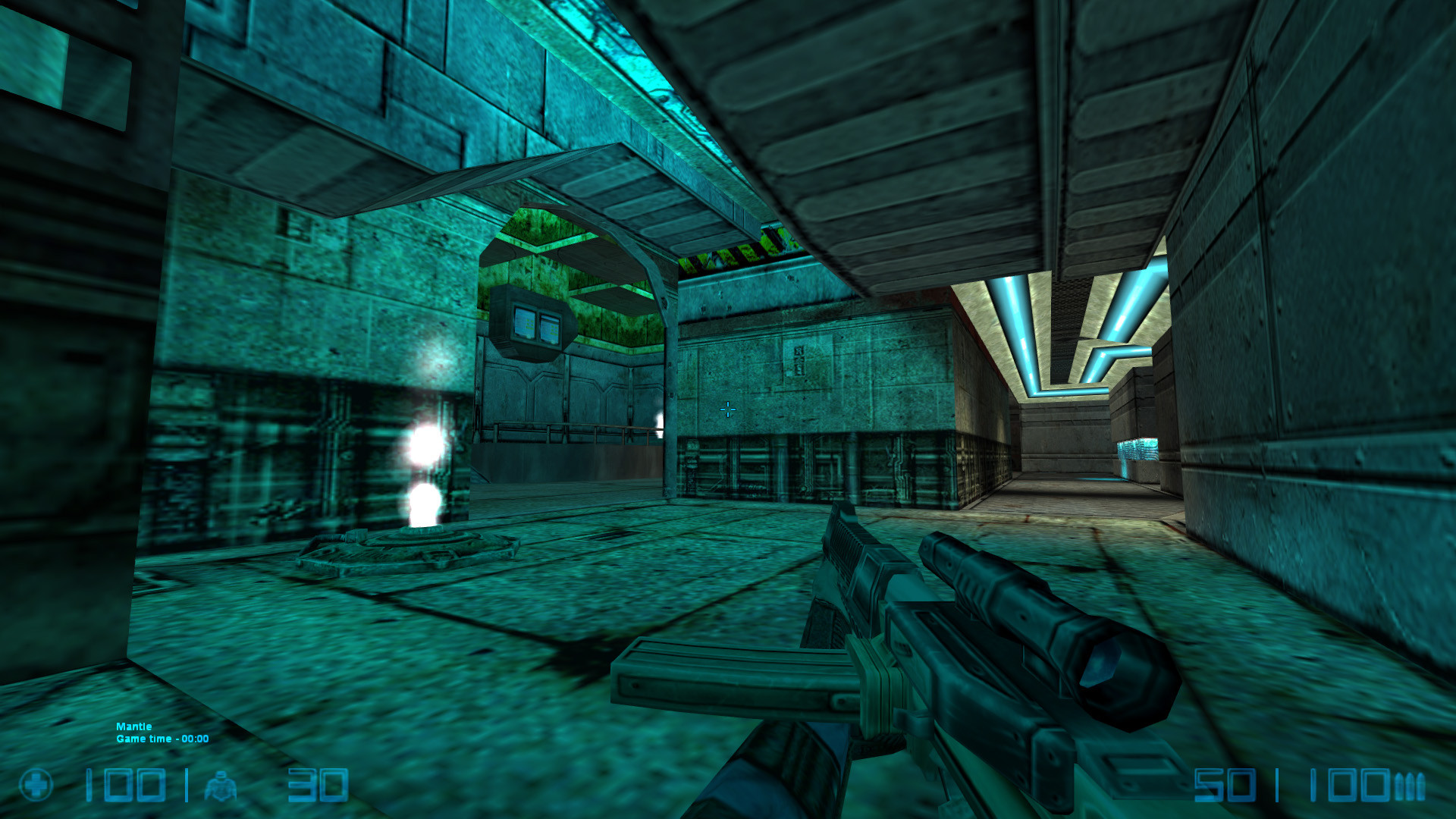Image resolution: width=1456 pixels, height=819 pixels.
Task: Click the armor suit icon on the HUD
Action: (221, 785)
